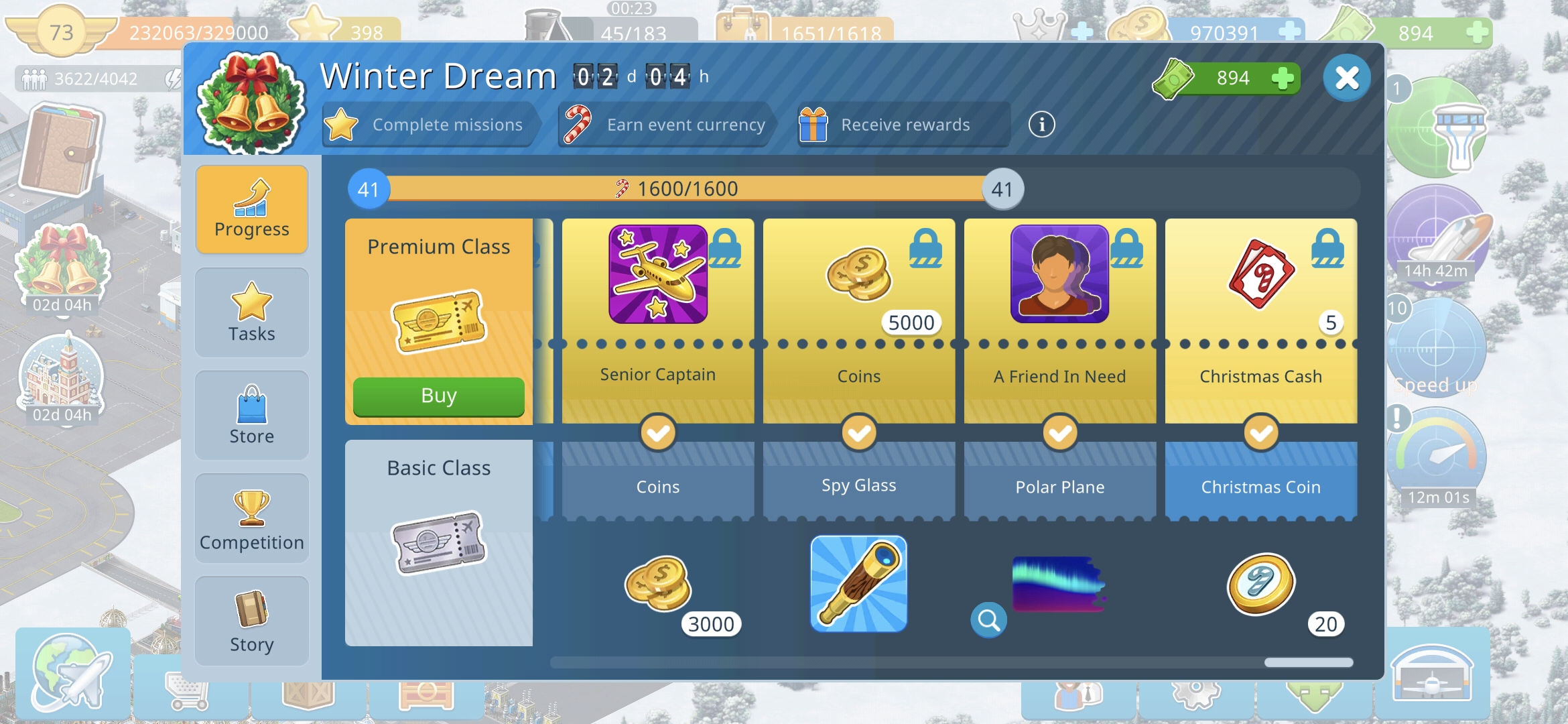Choose the Christmas Cash premium reward
Viewport: 1568px width, 724px height.
coord(1260,275)
